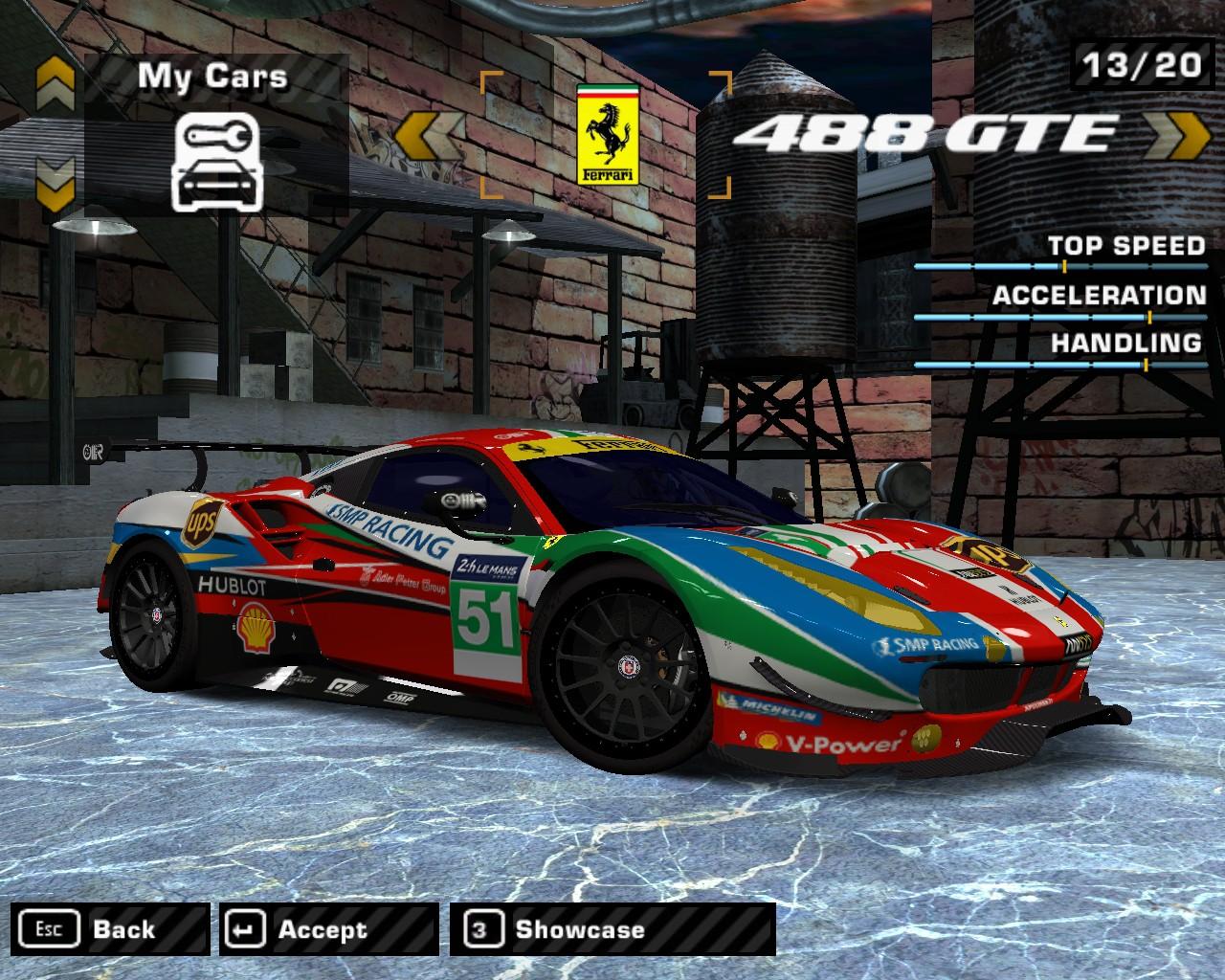1225x980 pixels.
Task: Show the next car with right chevron
Action: coord(1176,135)
